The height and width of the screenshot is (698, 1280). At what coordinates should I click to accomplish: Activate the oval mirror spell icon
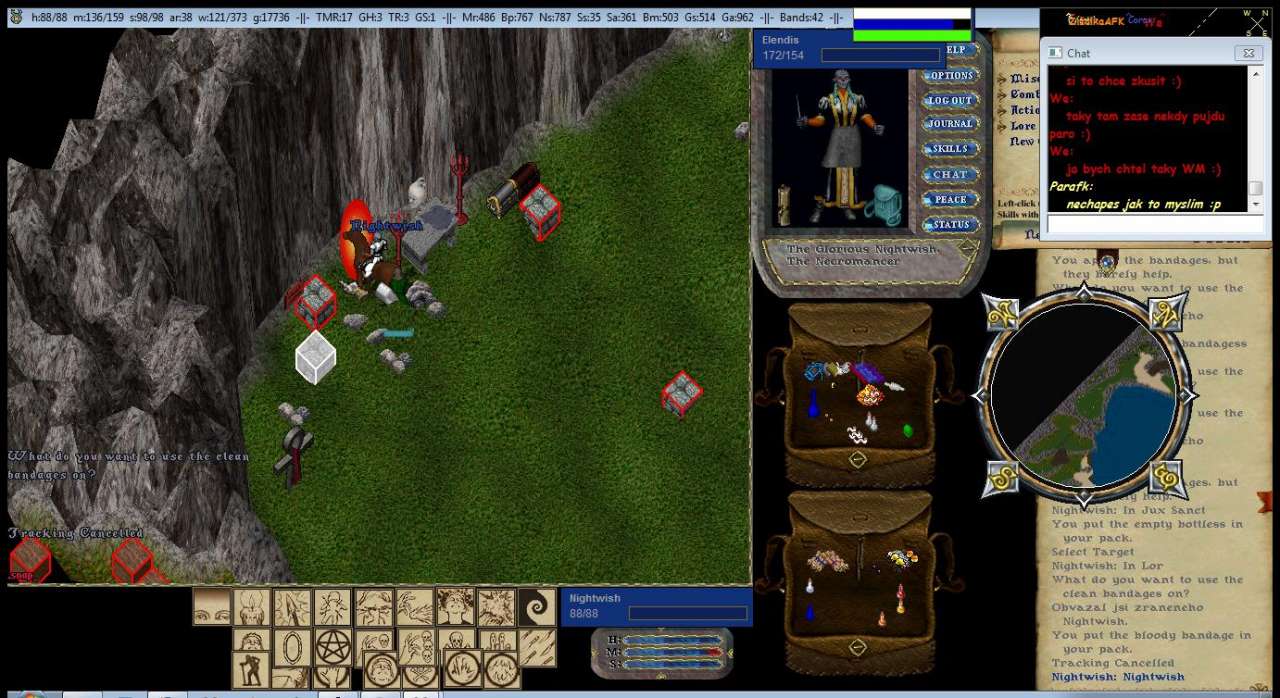(292, 647)
